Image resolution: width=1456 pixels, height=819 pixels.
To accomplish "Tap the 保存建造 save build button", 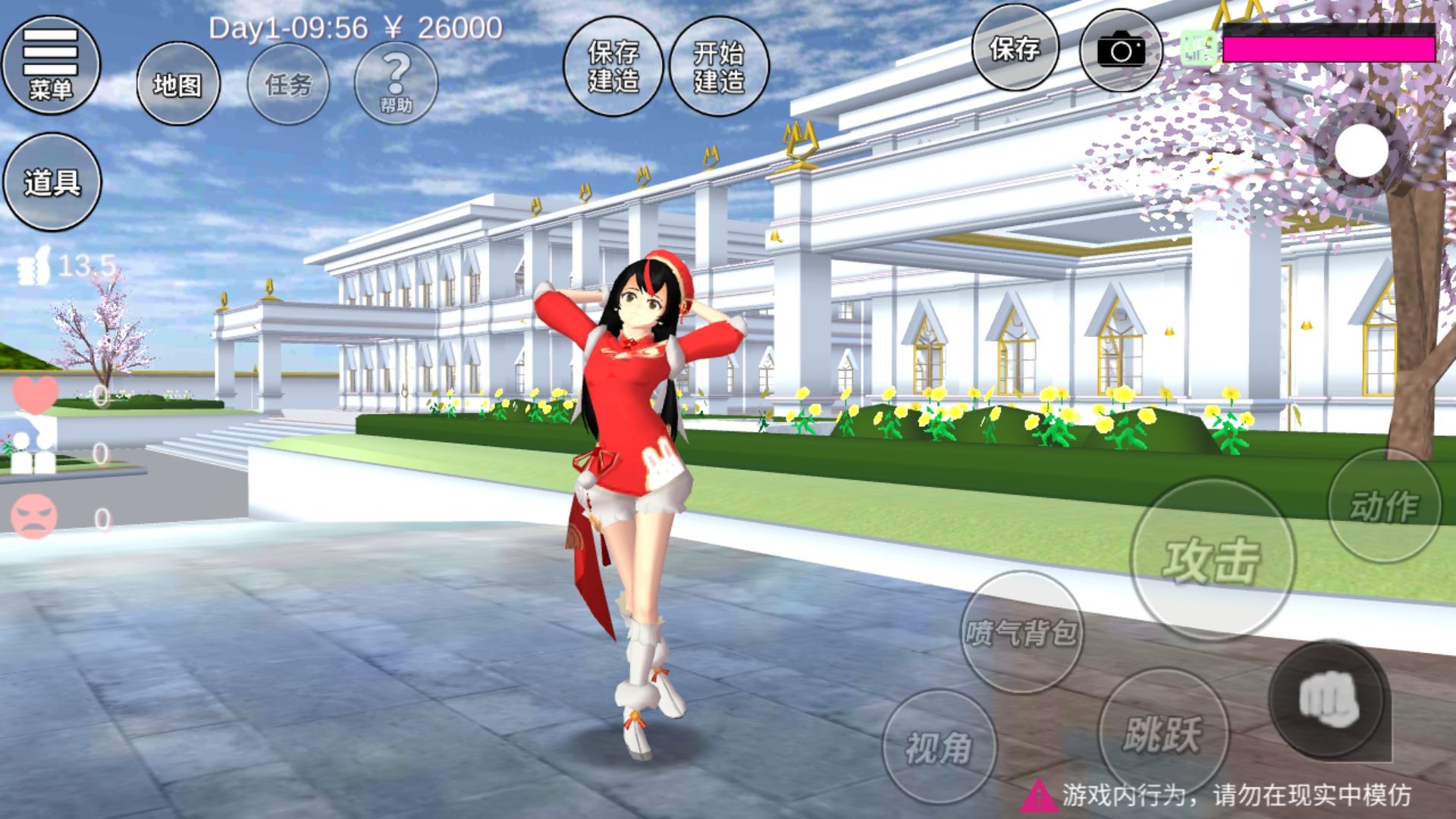I will click(x=613, y=67).
